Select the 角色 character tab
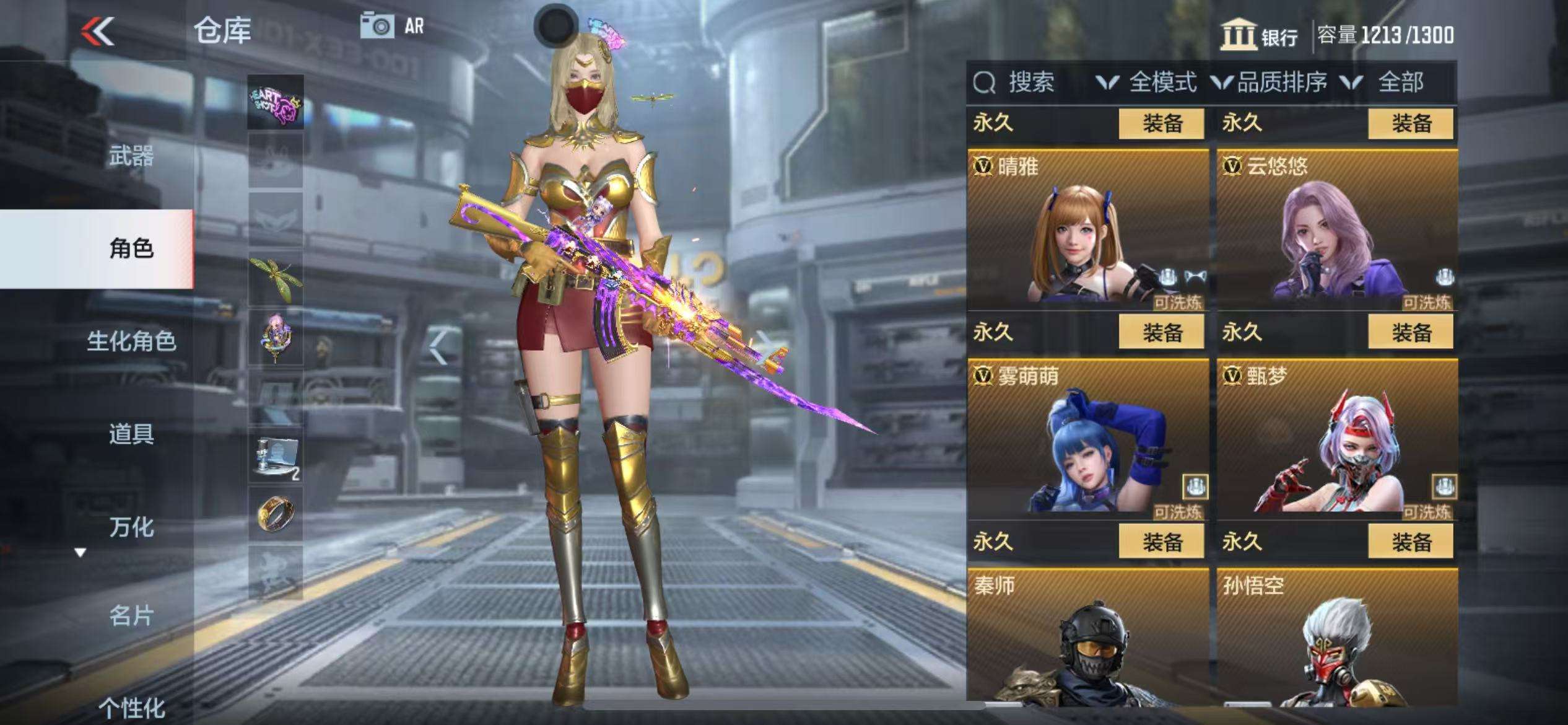 (x=131, y=248)
